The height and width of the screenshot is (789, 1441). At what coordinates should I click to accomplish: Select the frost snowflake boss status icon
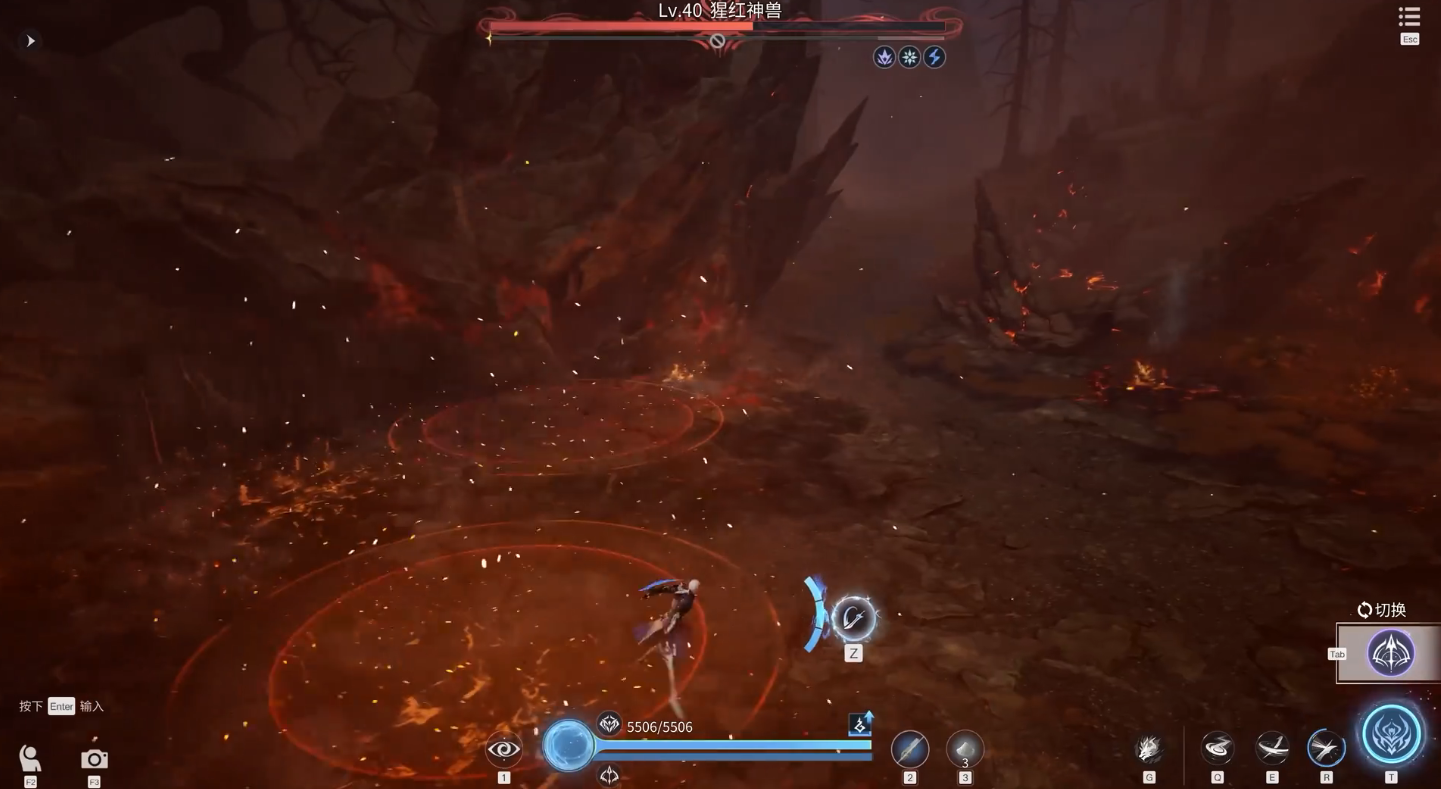[x=909, y=57]
